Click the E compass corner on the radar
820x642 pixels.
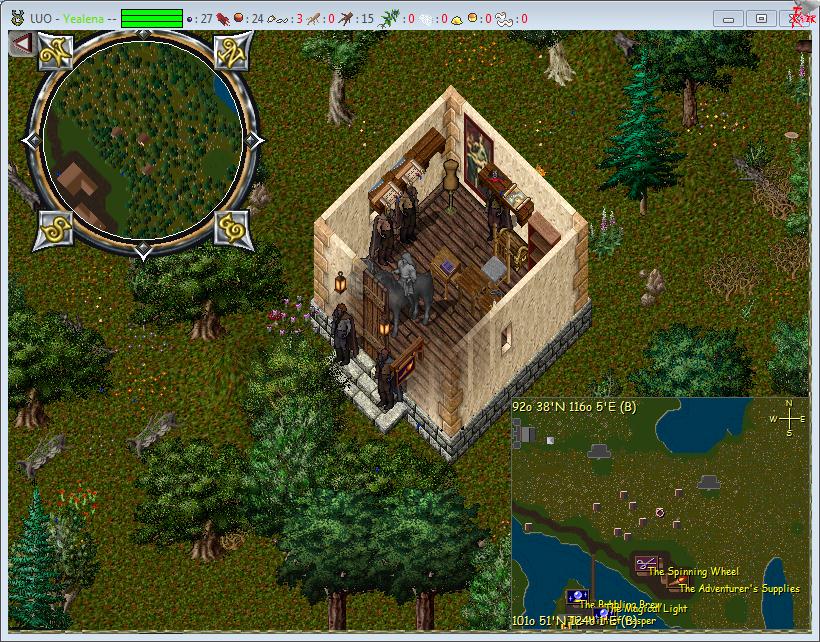click(x=232, y=228)
